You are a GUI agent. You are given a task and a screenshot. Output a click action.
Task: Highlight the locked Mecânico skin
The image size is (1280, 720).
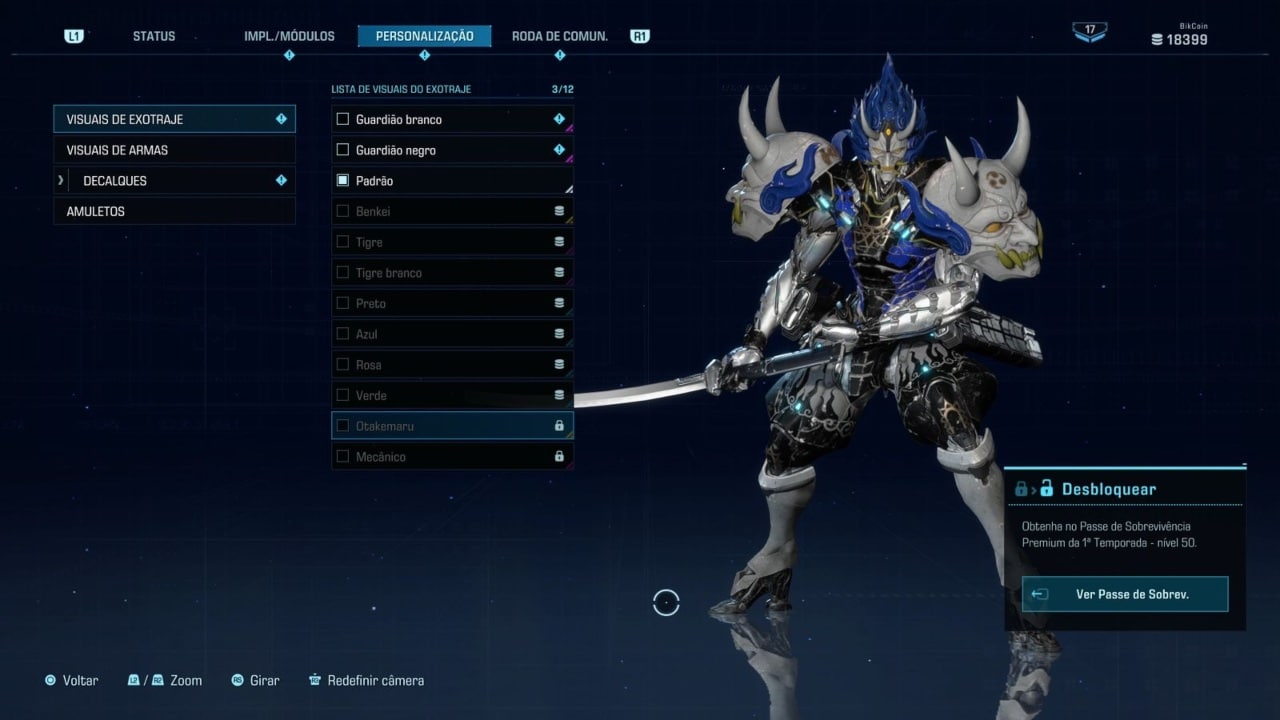point(452,457)
